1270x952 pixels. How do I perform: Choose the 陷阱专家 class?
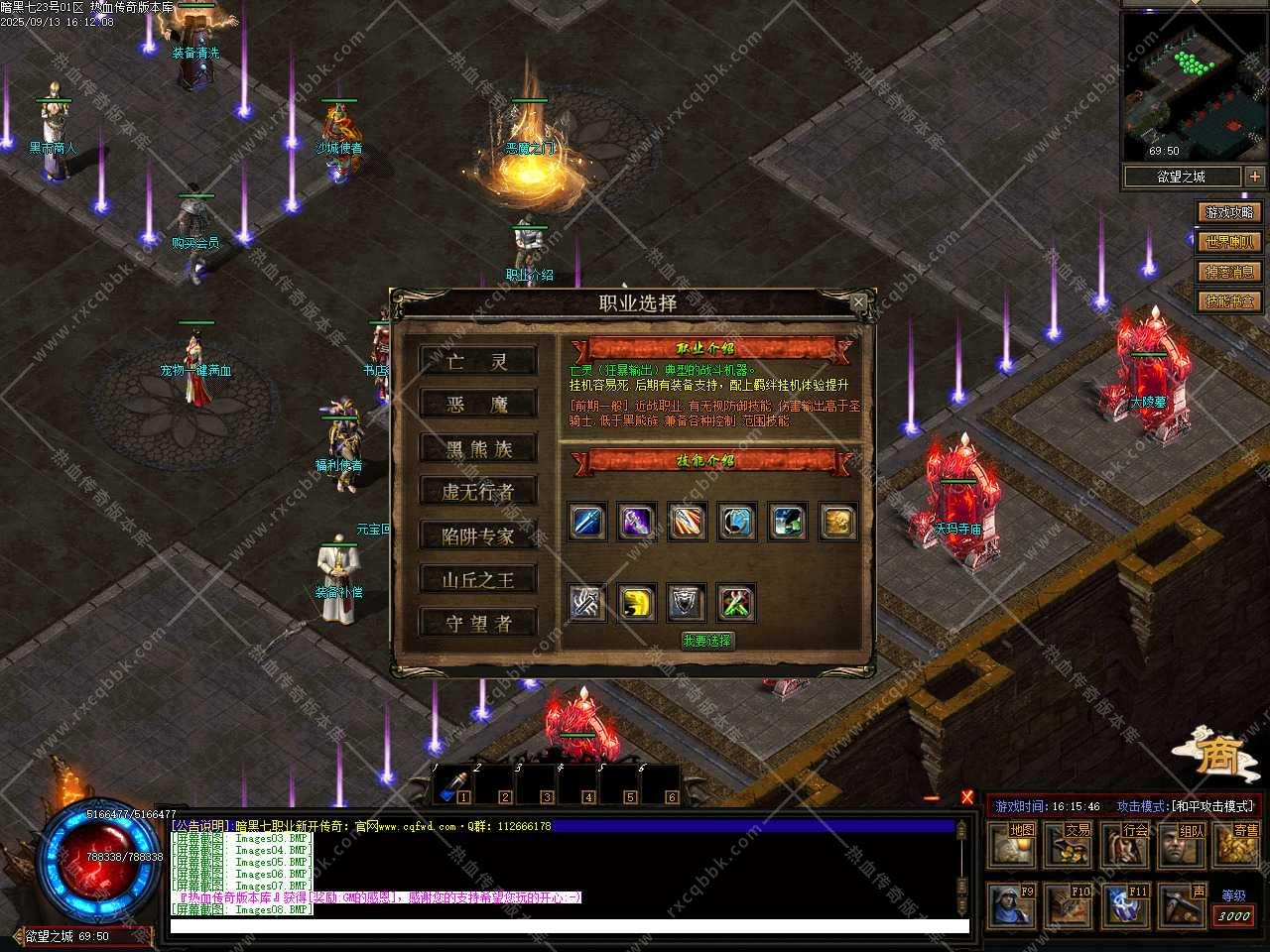[477, 536]
